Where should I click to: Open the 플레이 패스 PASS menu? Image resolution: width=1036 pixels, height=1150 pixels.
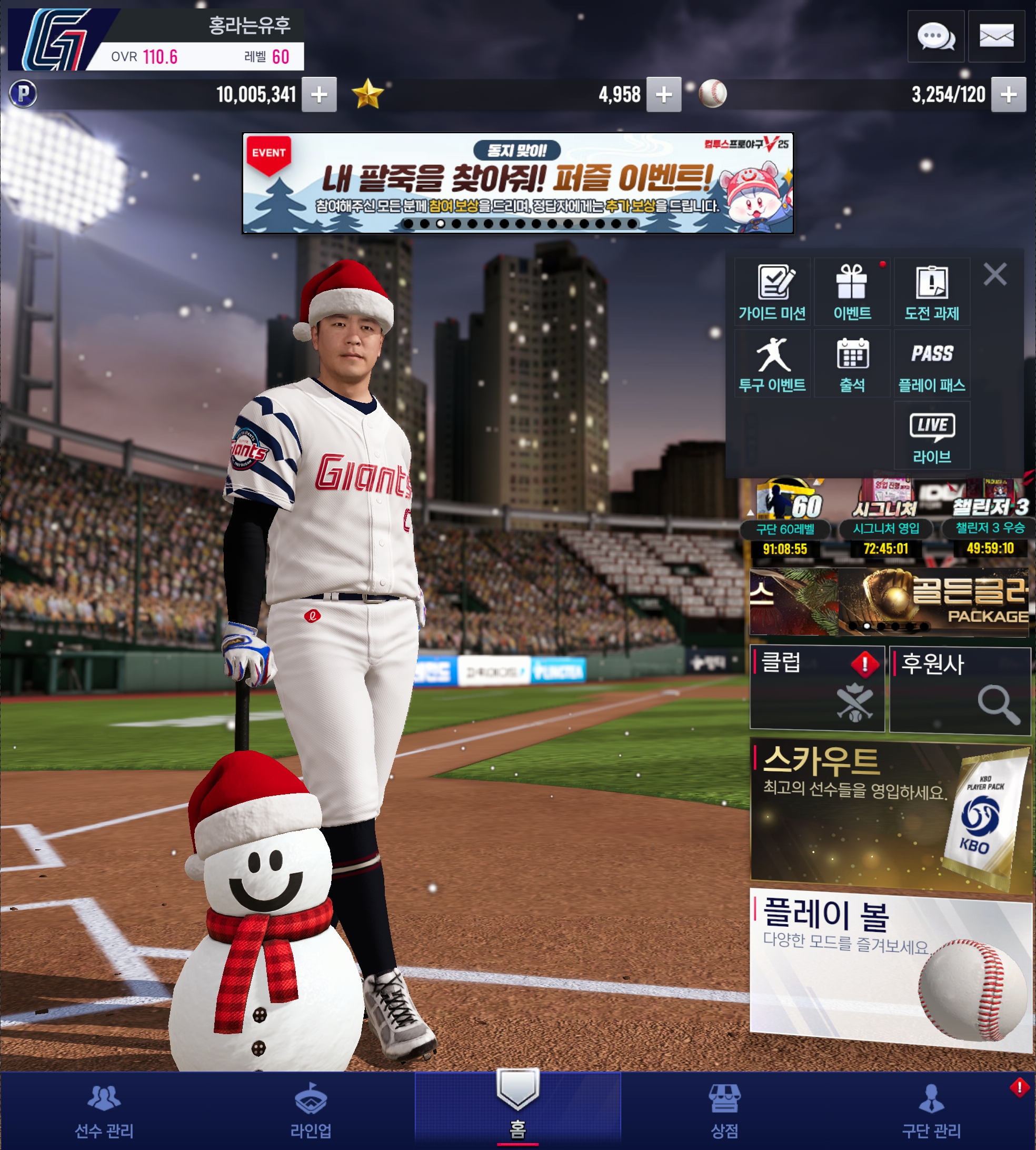pos(932,364)
